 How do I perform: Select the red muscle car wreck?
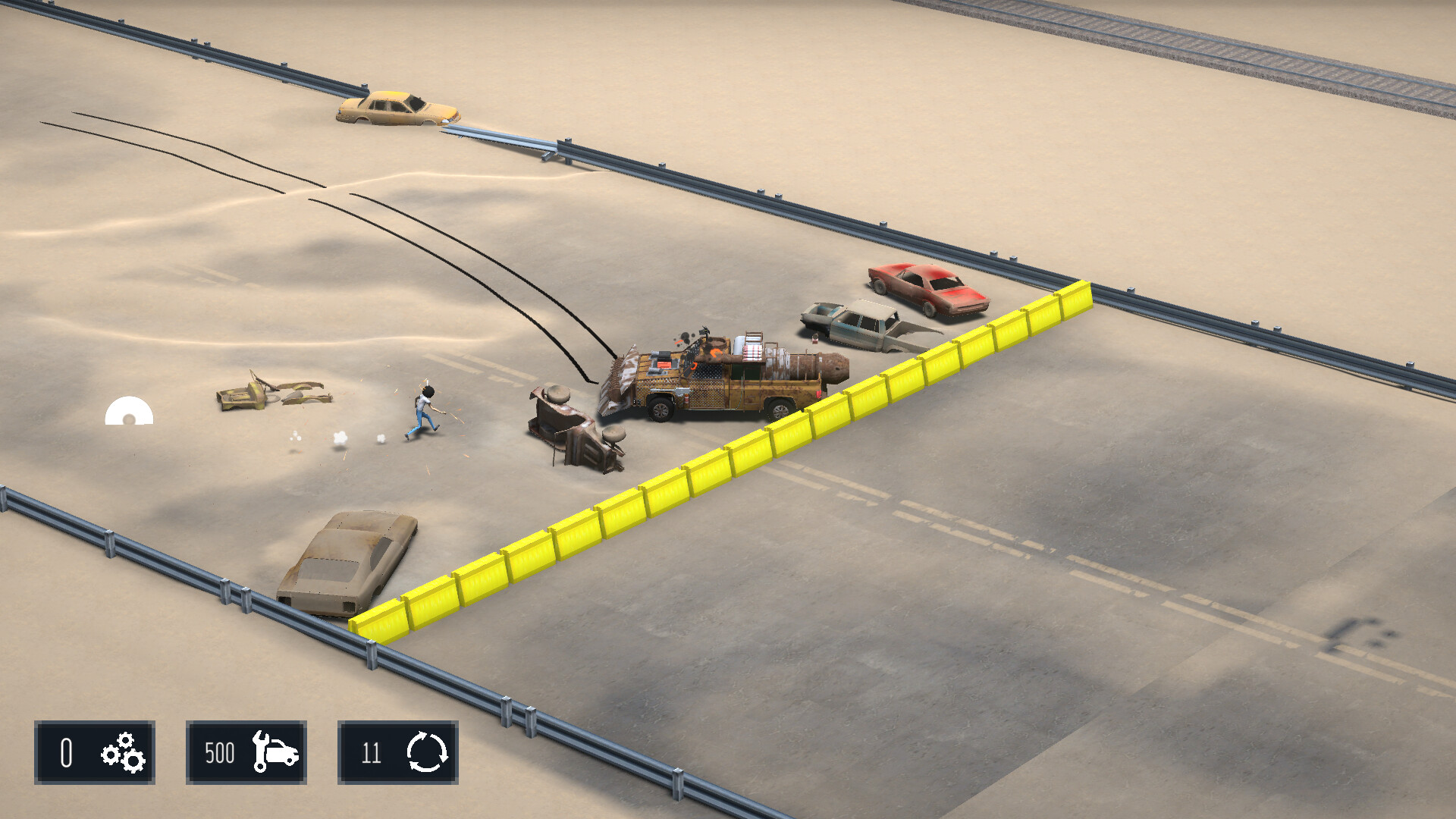pyautogui.click(x=927, y=290)
